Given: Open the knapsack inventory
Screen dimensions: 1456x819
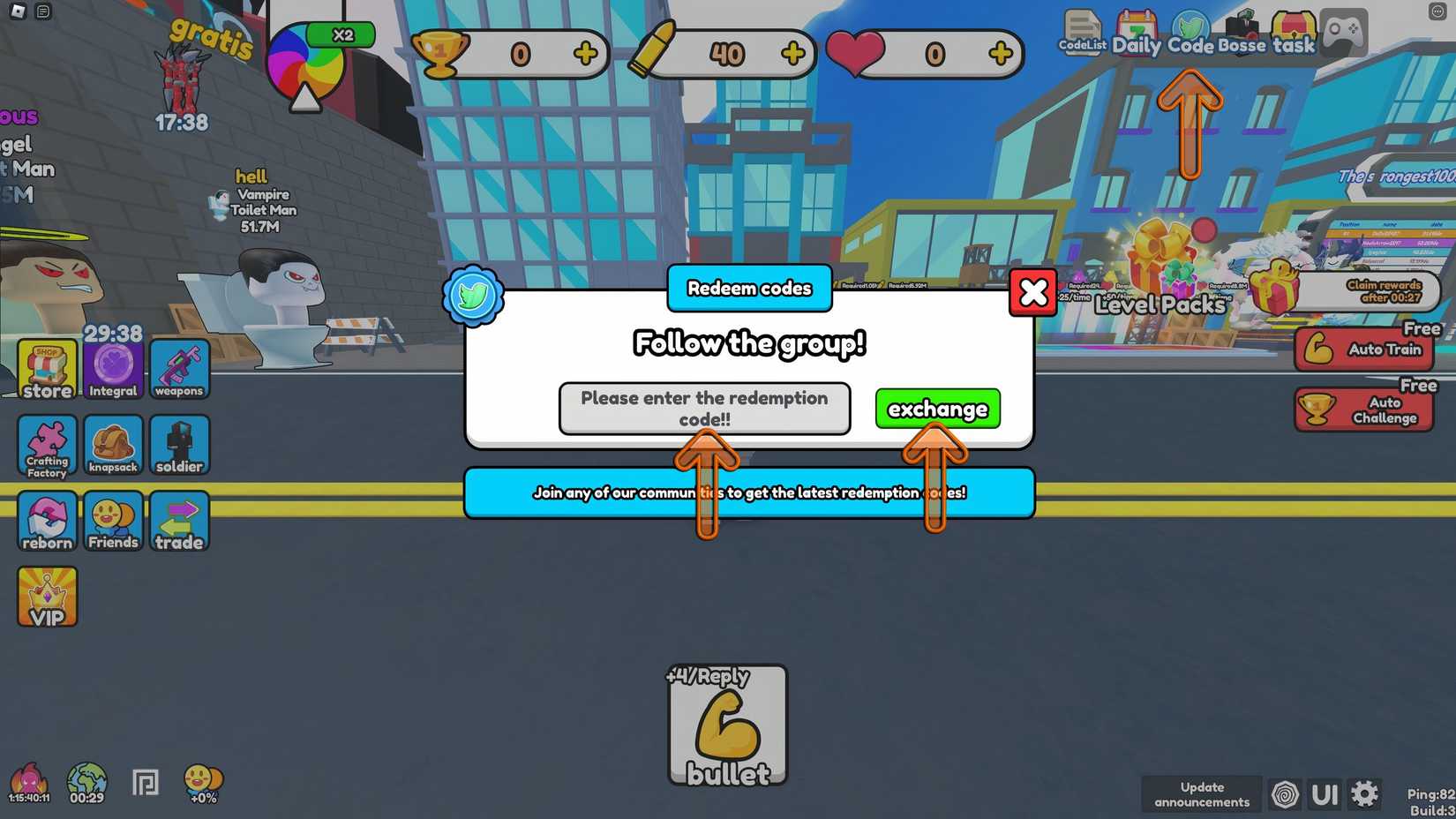Looking at the screenshot, I should 113,446.
